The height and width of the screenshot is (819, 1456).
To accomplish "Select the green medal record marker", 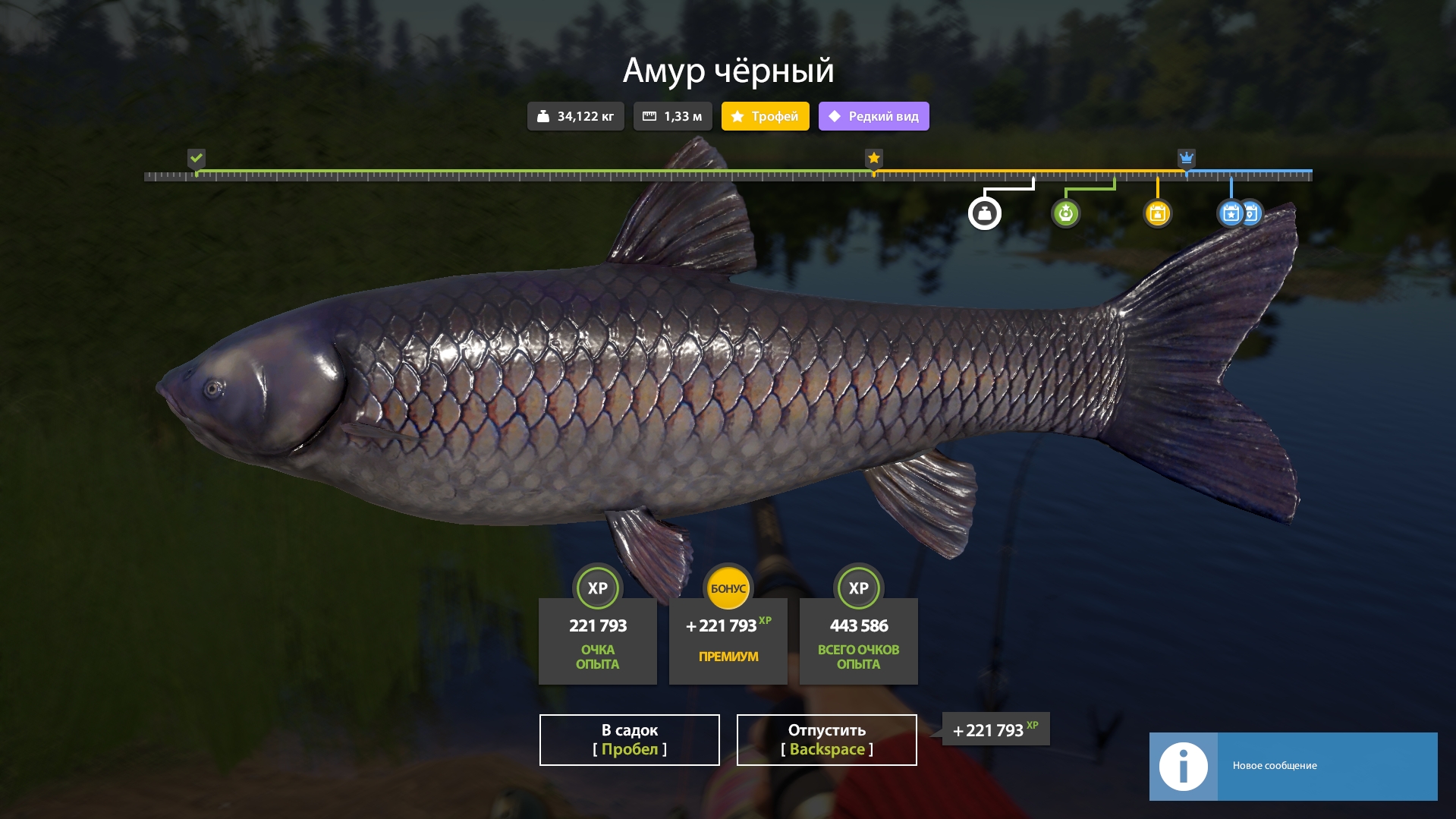I will click(x=1065, y=213).
